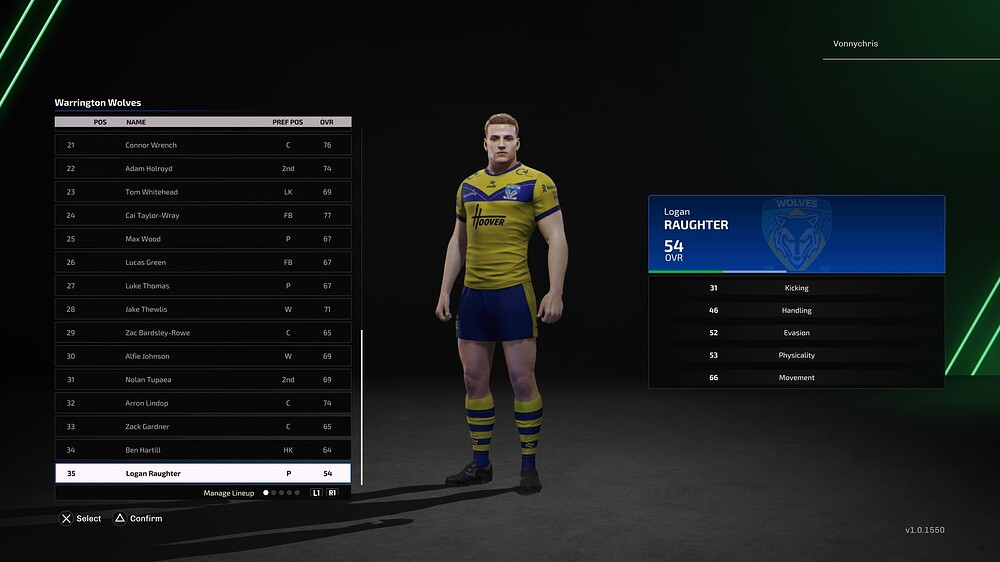Image resolution: width=1000 pixels, height=562 pixels.
Task: Pick Zac Bardsley-Rowe's row
Action: tap(203, 333)
